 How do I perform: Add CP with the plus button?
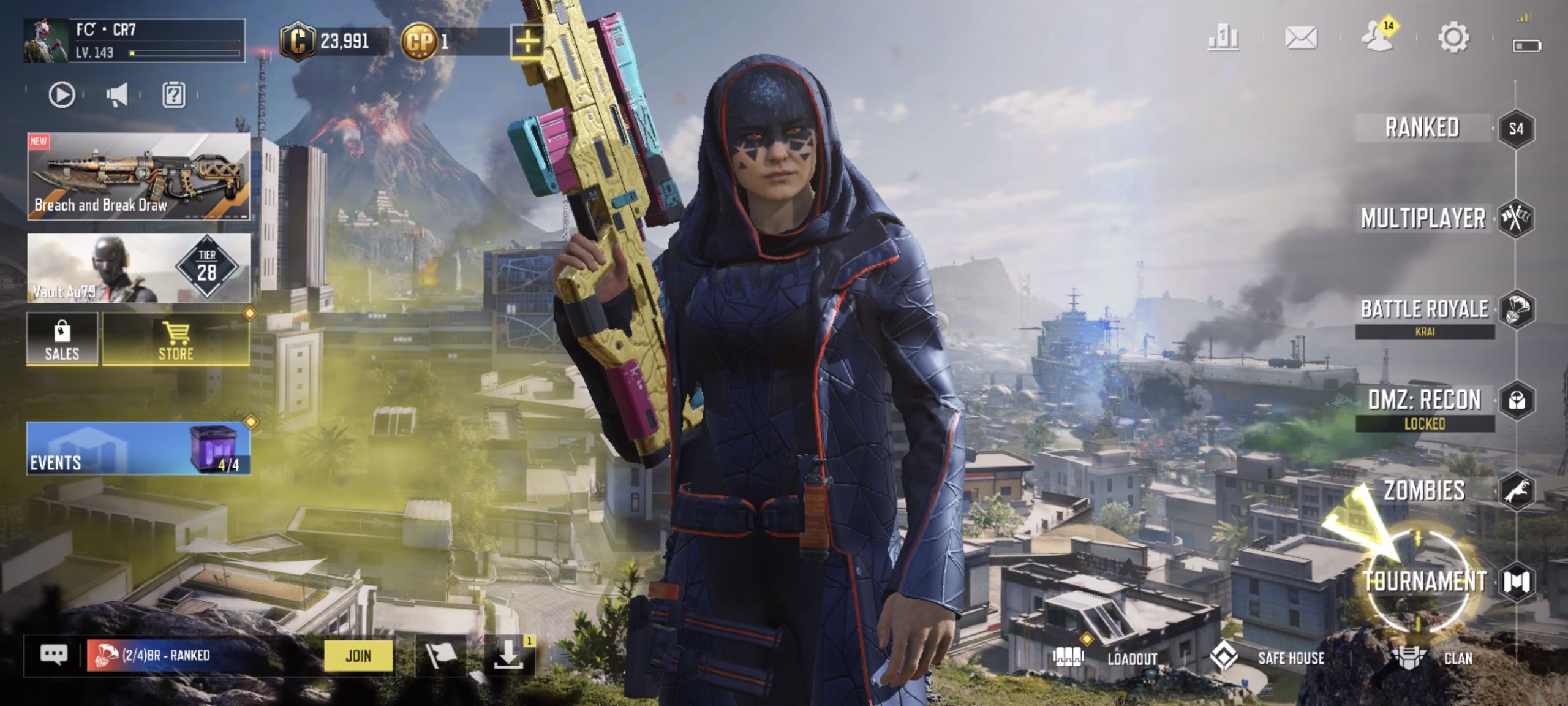point(527,42)
